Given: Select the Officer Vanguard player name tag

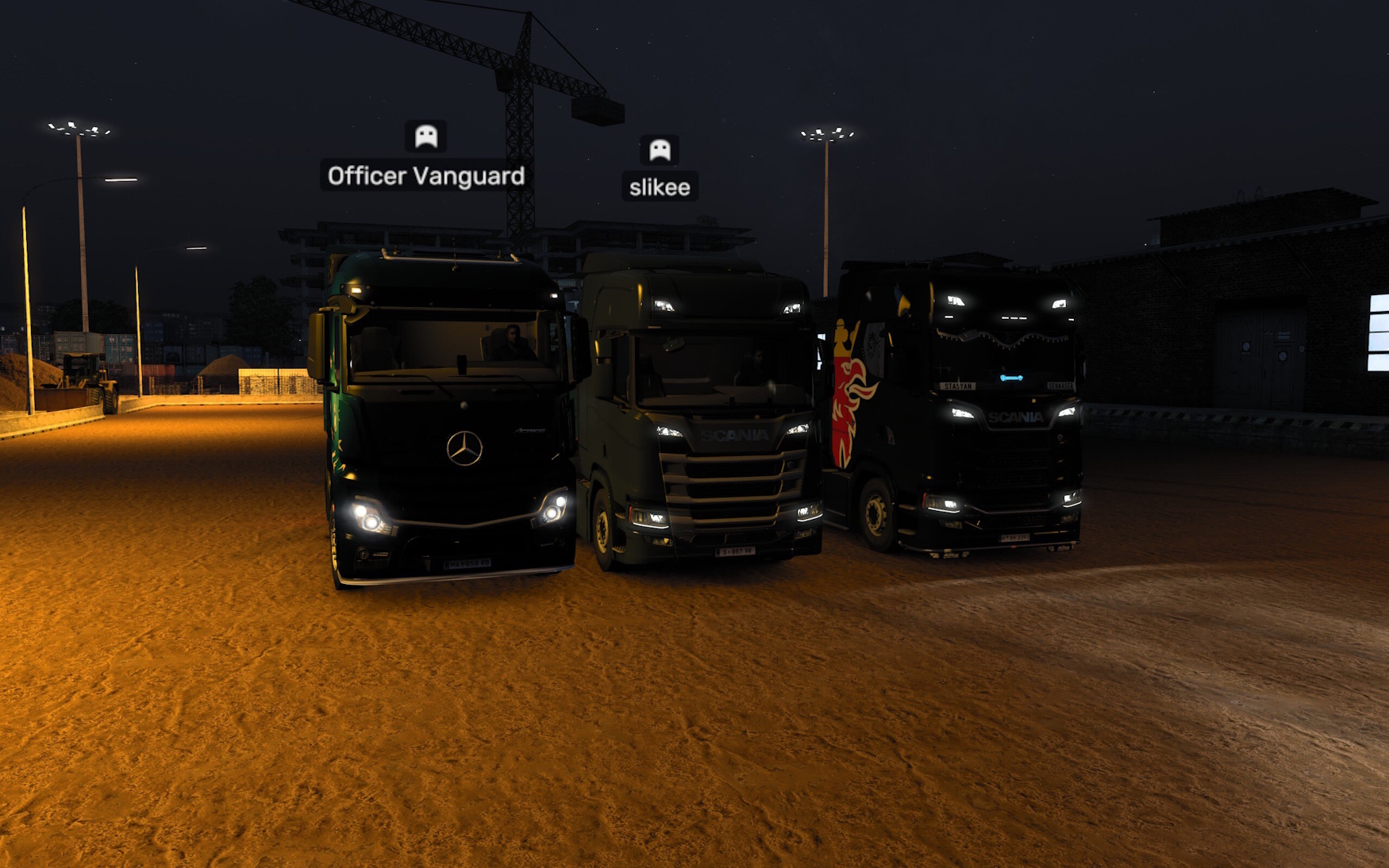Looking at the screenshot, I should (x=425, y=176).
